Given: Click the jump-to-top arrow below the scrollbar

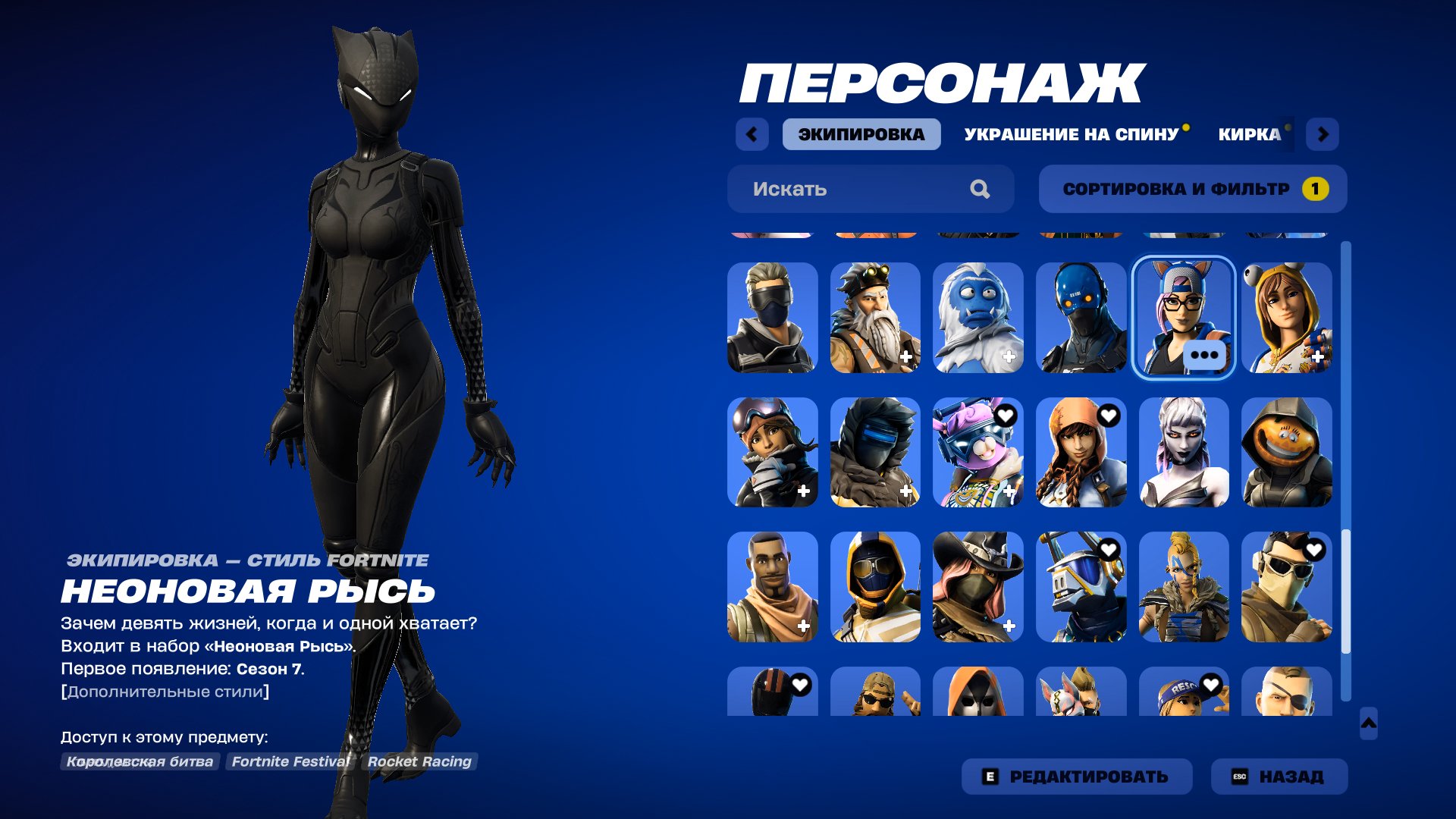Looking at the screenshot, I should click(1370, 724).
